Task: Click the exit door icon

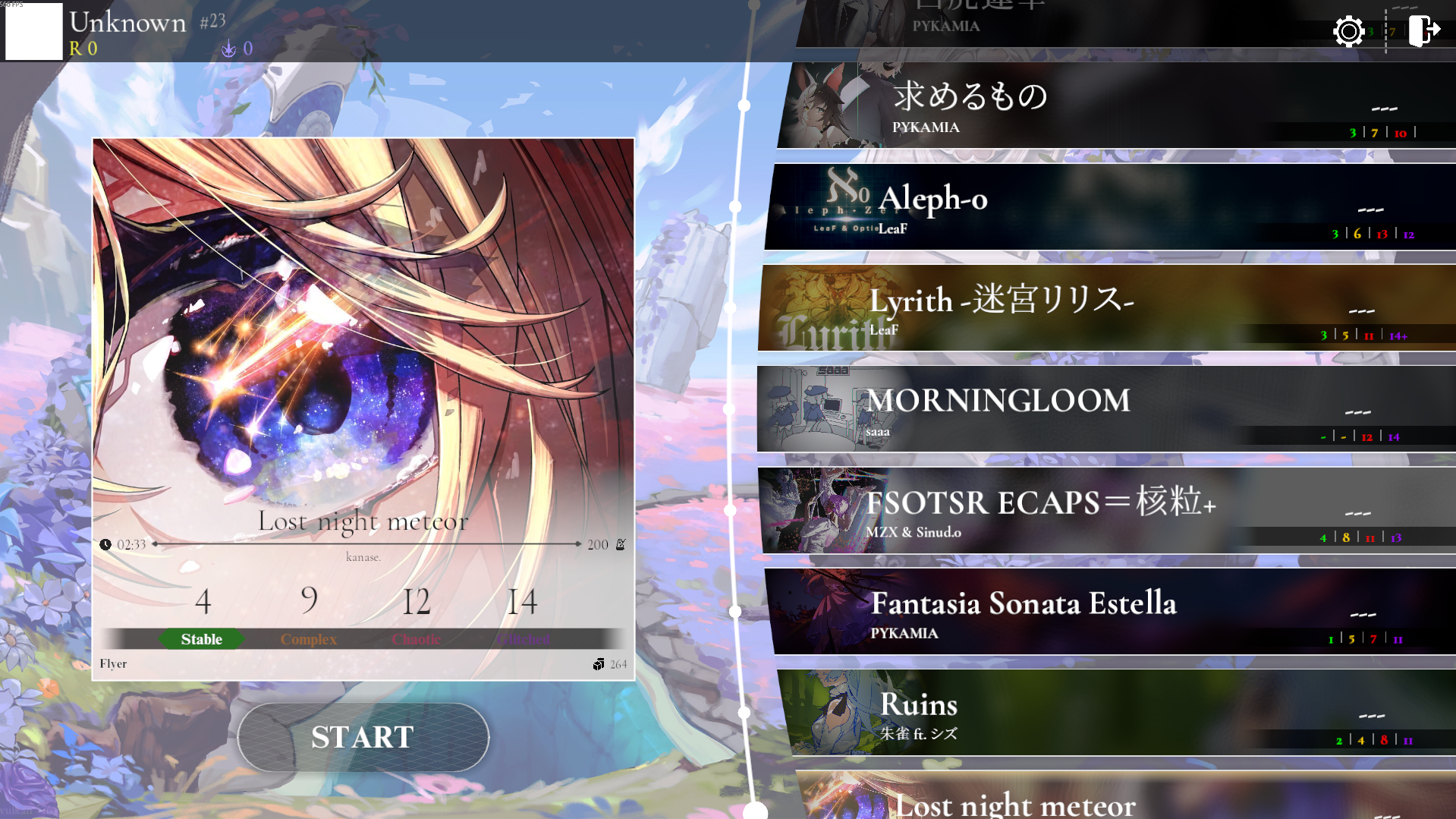Action: [1423, 32]
